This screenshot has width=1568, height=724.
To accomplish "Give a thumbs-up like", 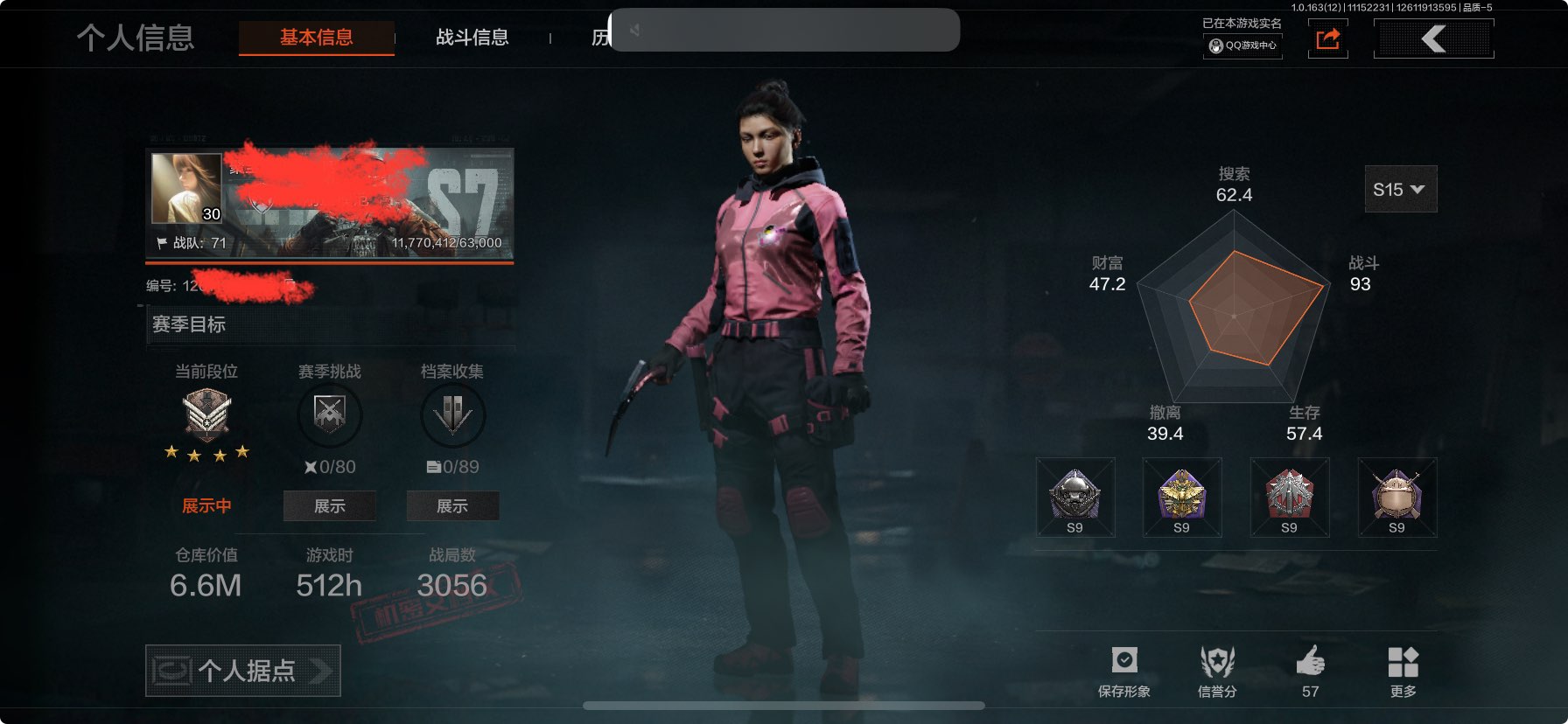I will pyautogui.click(x=1310, y=670).
